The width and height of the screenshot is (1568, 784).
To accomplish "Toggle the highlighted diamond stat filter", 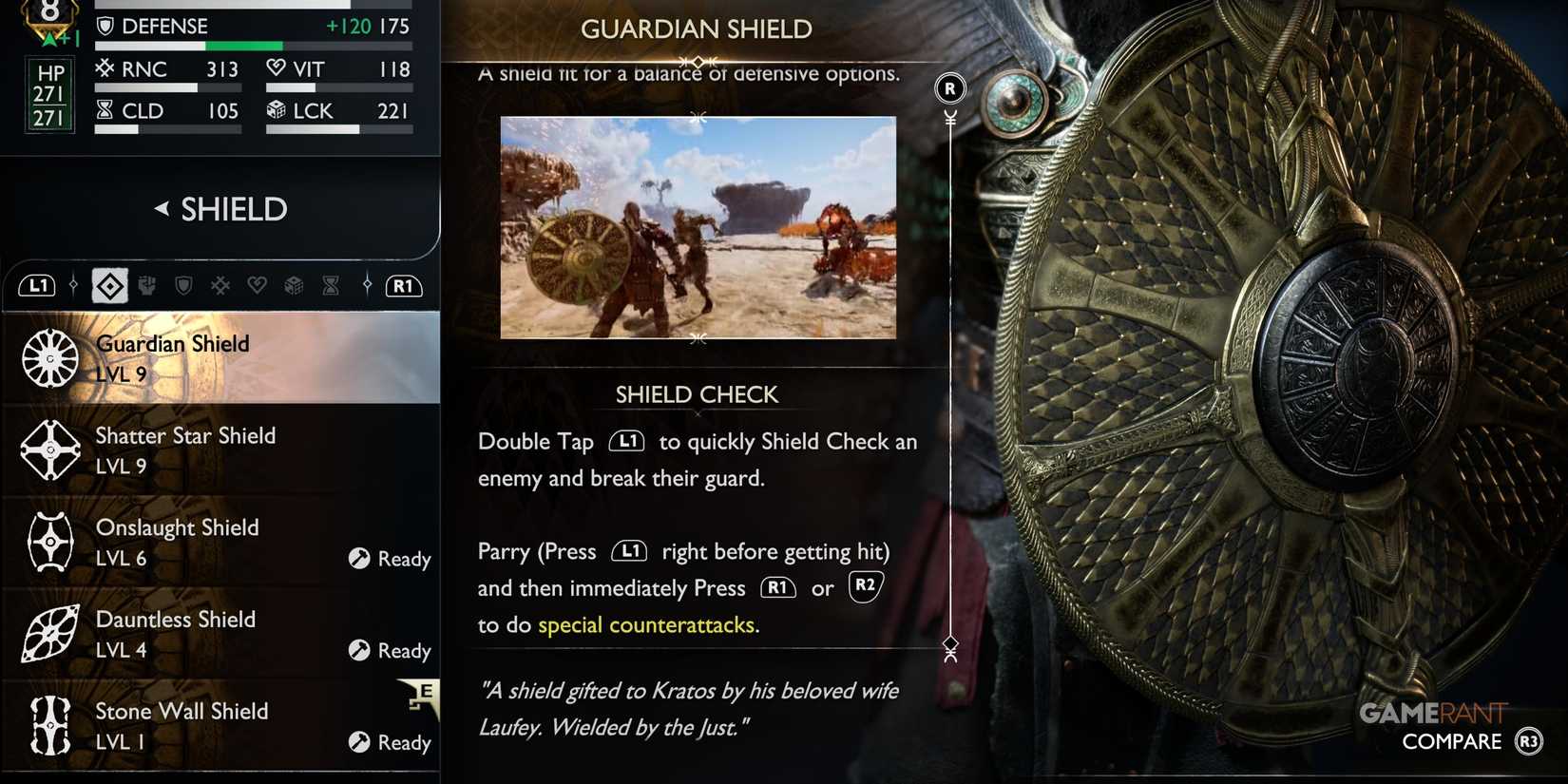I will click(x=109, y=285).
